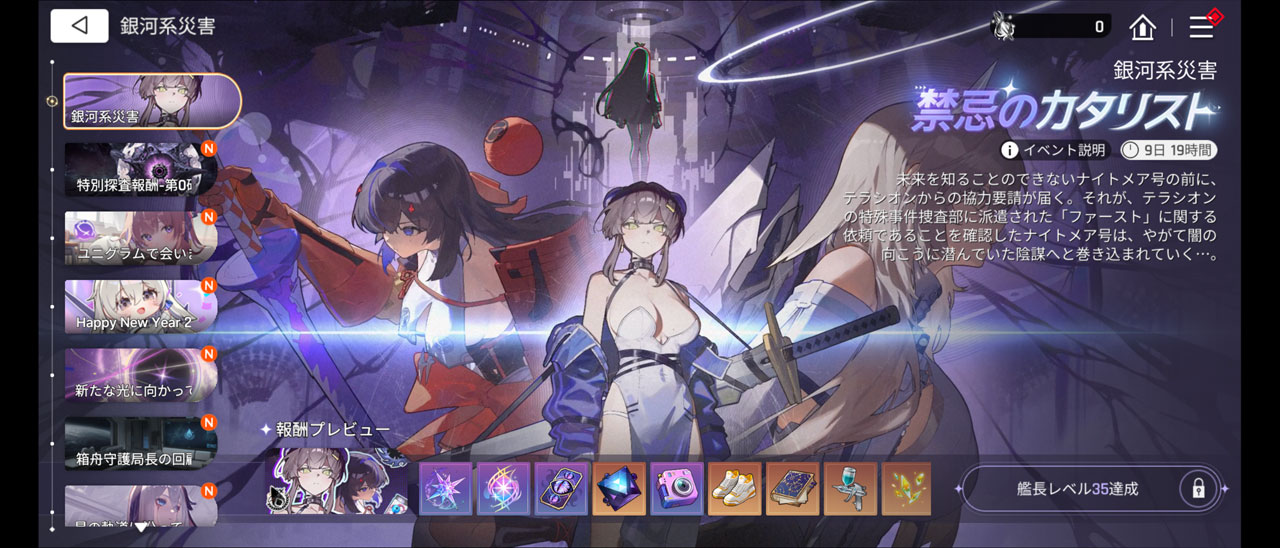
Task: Tap the locked 艦長レベル35達成 button
Action: pyautogui.click(x=1090, y=489)
